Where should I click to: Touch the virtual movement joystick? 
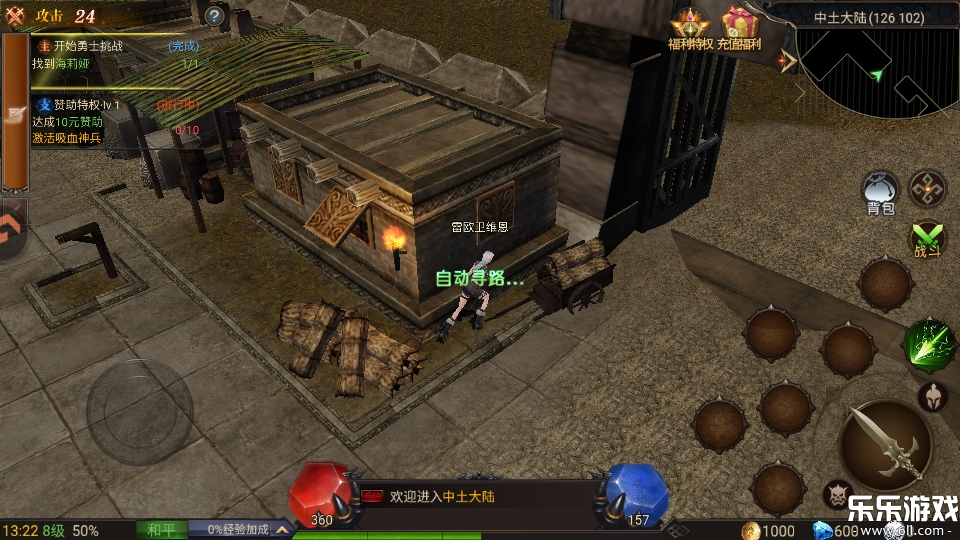140,410
